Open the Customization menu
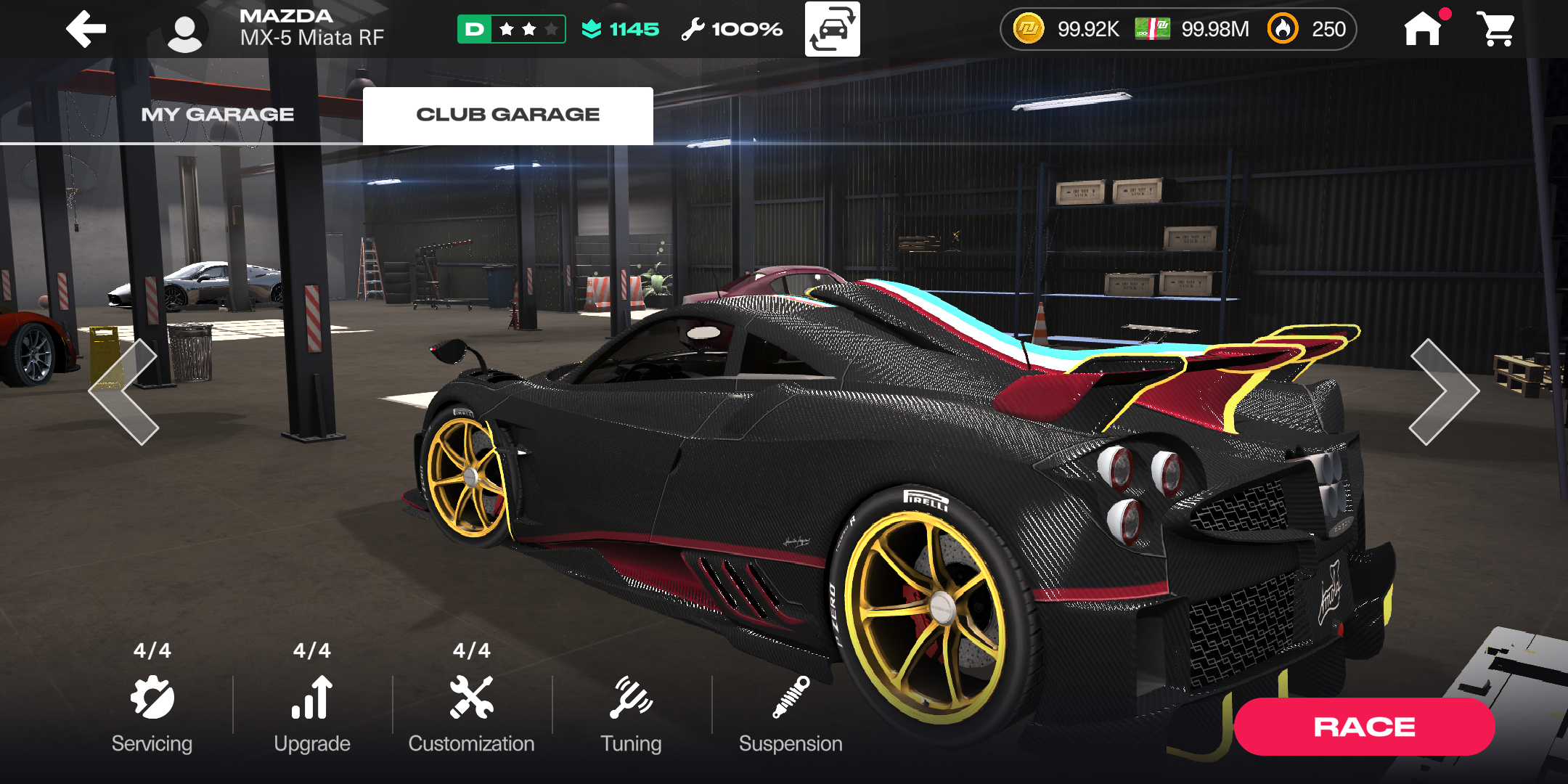This screenshot has width=1568, height=784. click(471, 711)
